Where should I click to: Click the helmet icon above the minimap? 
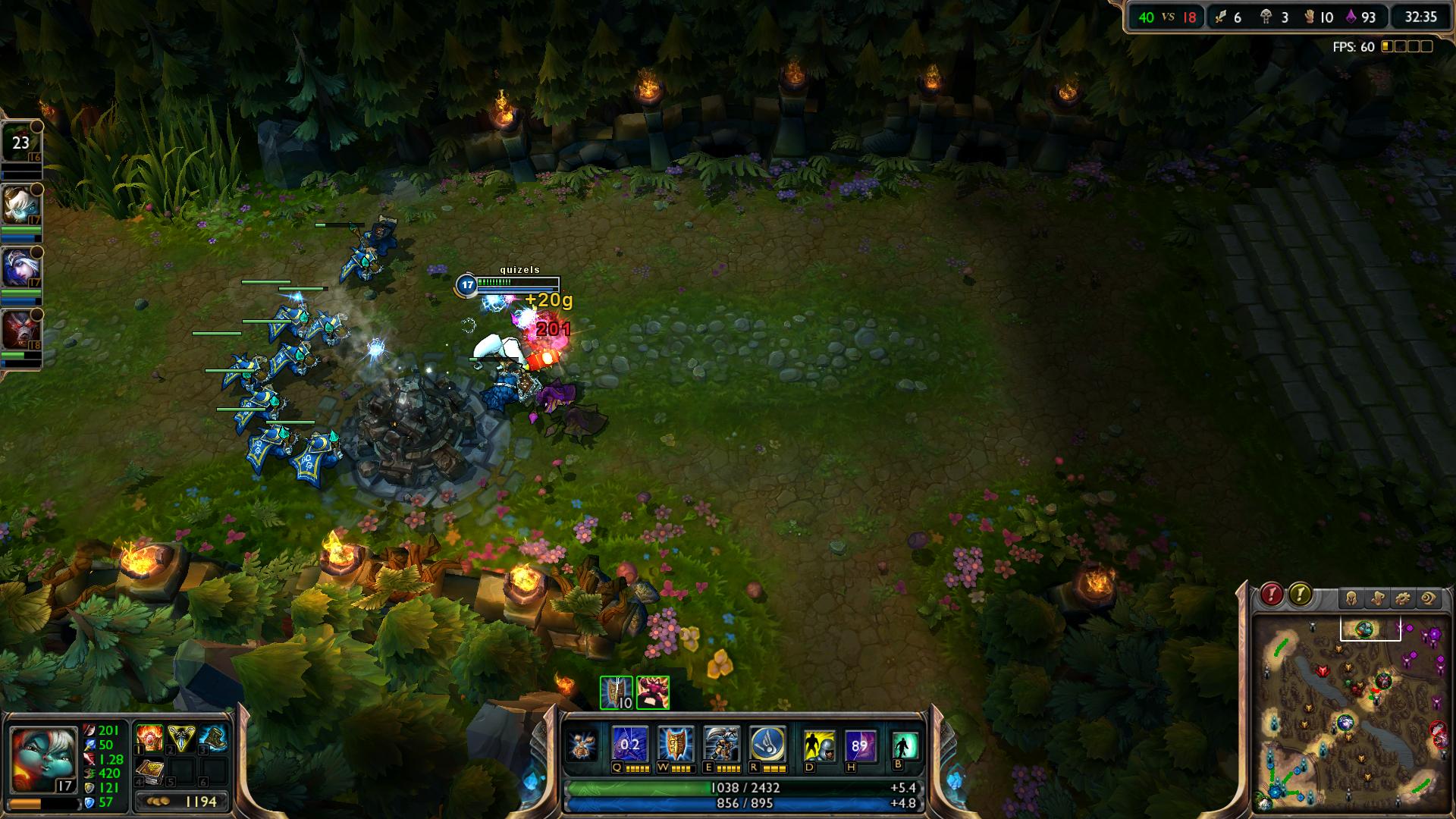pyautogui.click(x=1351, y=599)
